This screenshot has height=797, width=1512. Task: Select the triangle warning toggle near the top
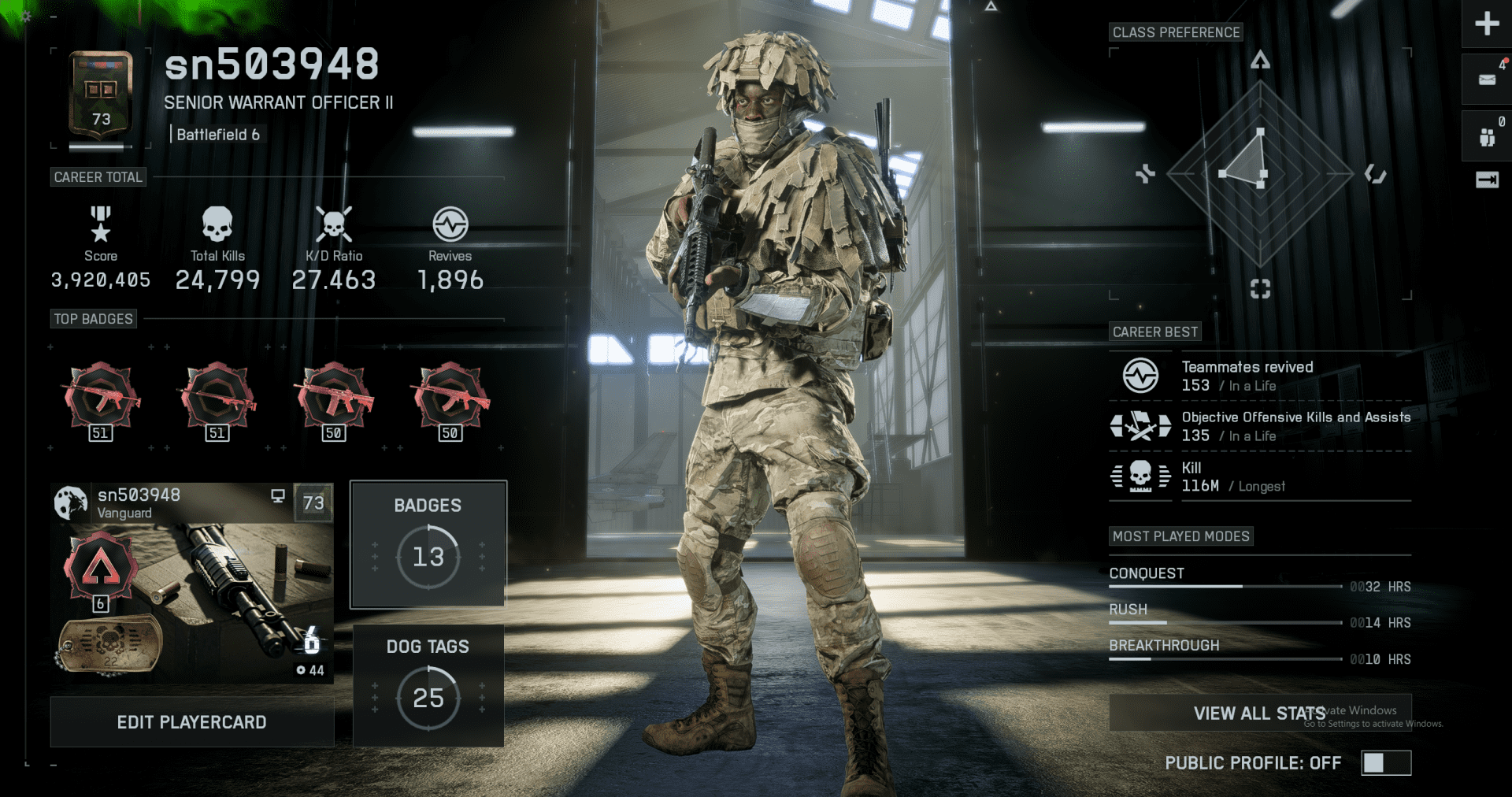pos(991,6)
